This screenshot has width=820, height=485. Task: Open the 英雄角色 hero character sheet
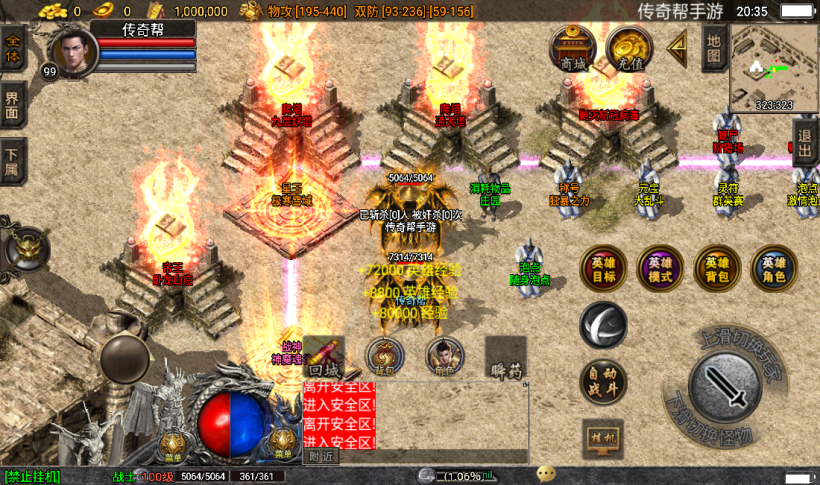(x=774, y=267)
